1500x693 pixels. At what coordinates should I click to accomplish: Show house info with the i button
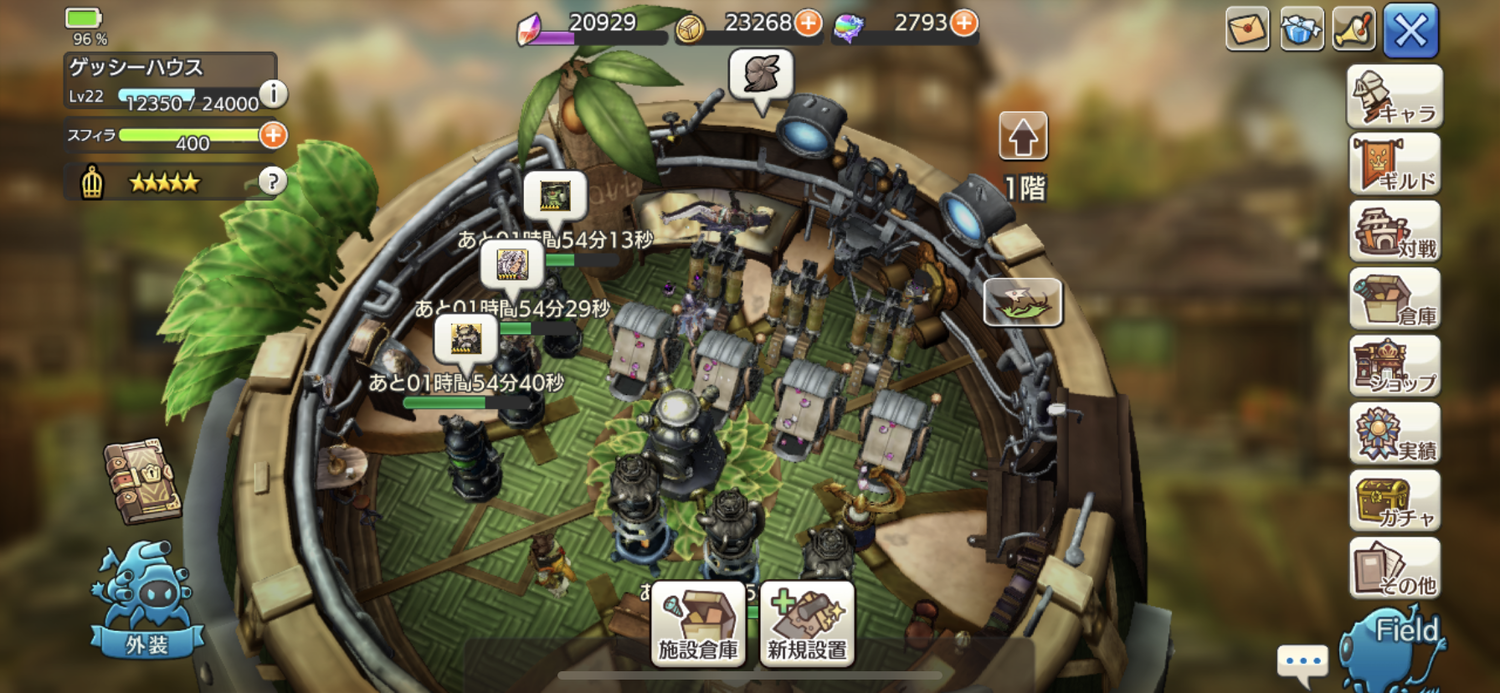click(x=273, y=94)
